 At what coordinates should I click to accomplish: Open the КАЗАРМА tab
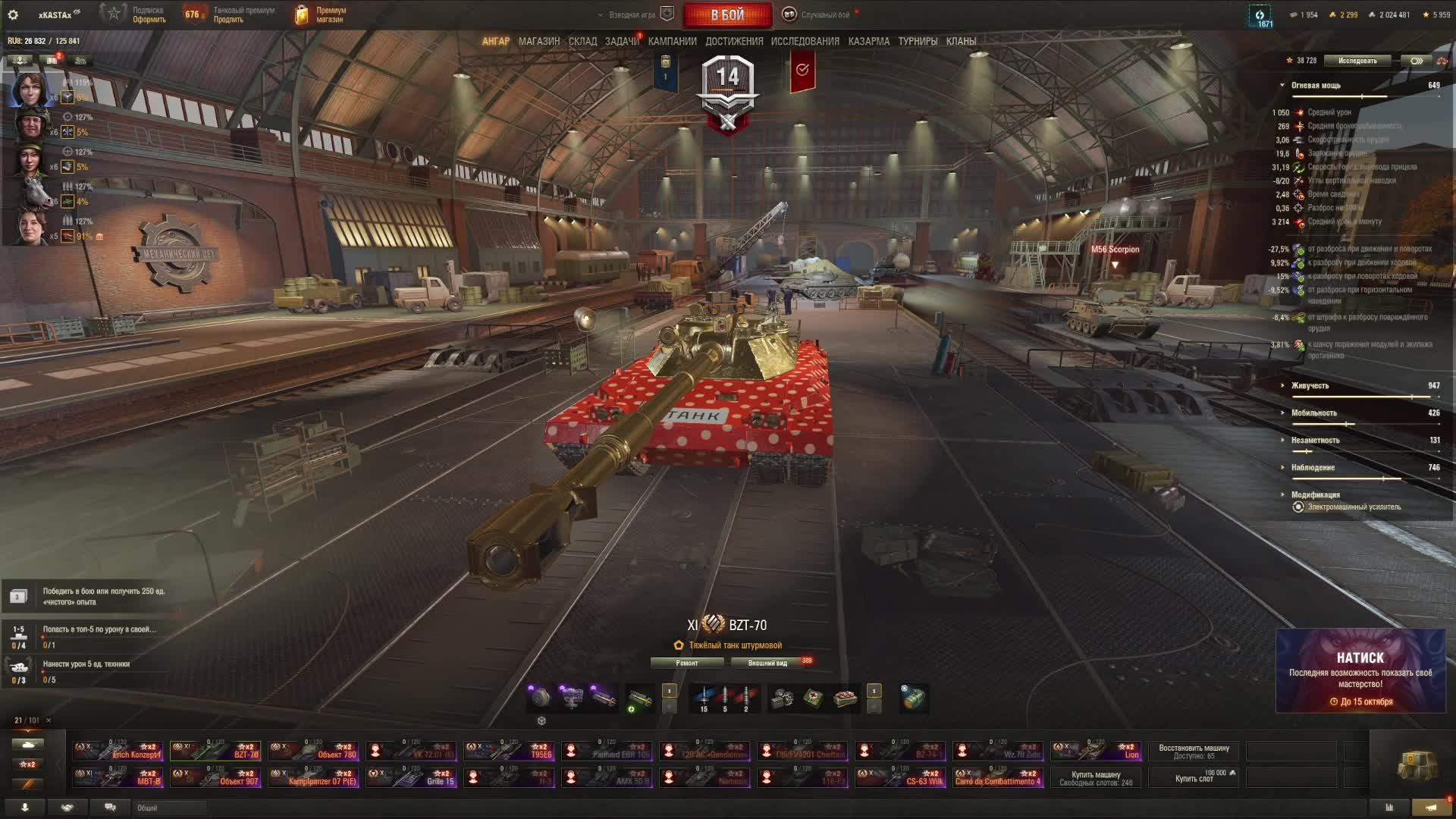[868, 42]
